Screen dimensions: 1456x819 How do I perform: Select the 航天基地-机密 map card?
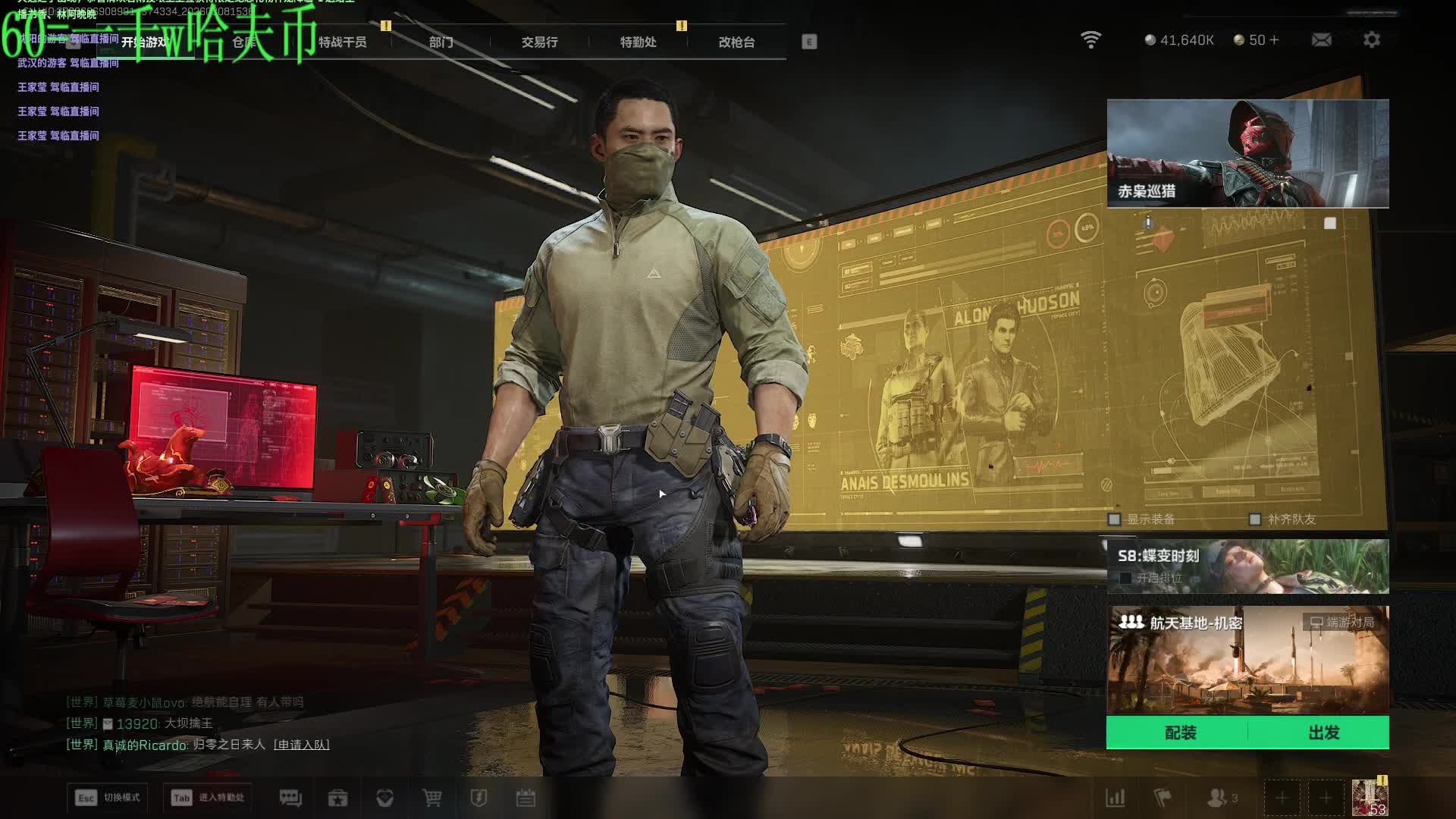(x=1247, y=660)
